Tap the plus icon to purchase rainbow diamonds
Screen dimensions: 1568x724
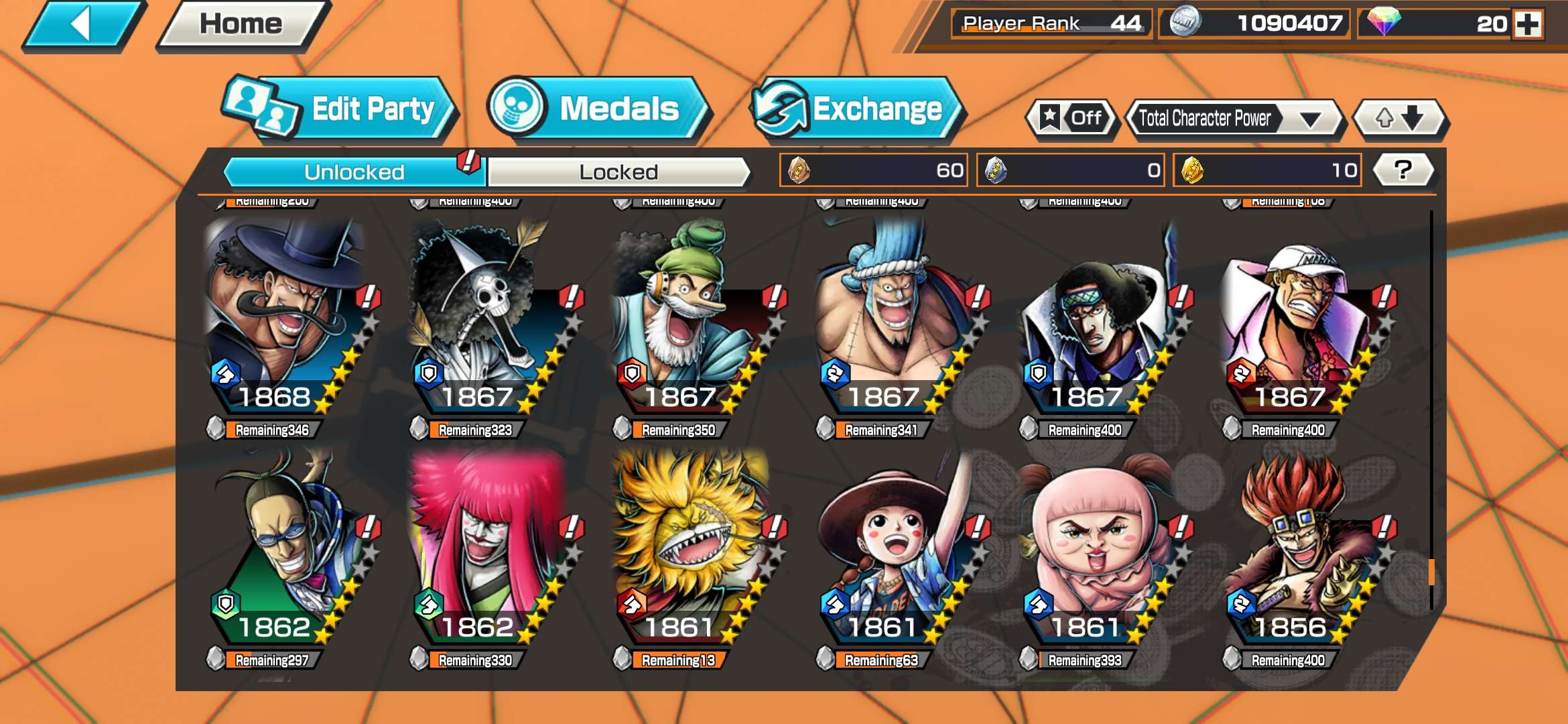point(1534,25)
